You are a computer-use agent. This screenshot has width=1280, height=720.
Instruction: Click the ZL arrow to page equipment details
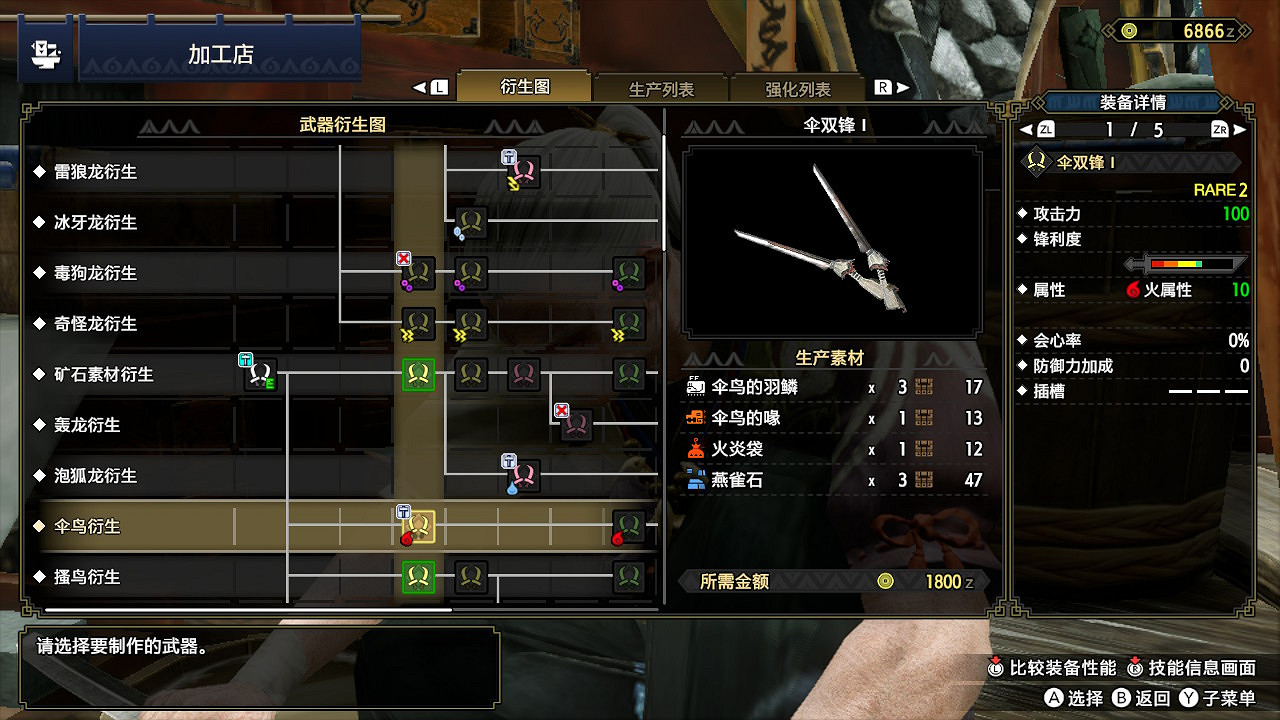click(x=1037, y=128)
